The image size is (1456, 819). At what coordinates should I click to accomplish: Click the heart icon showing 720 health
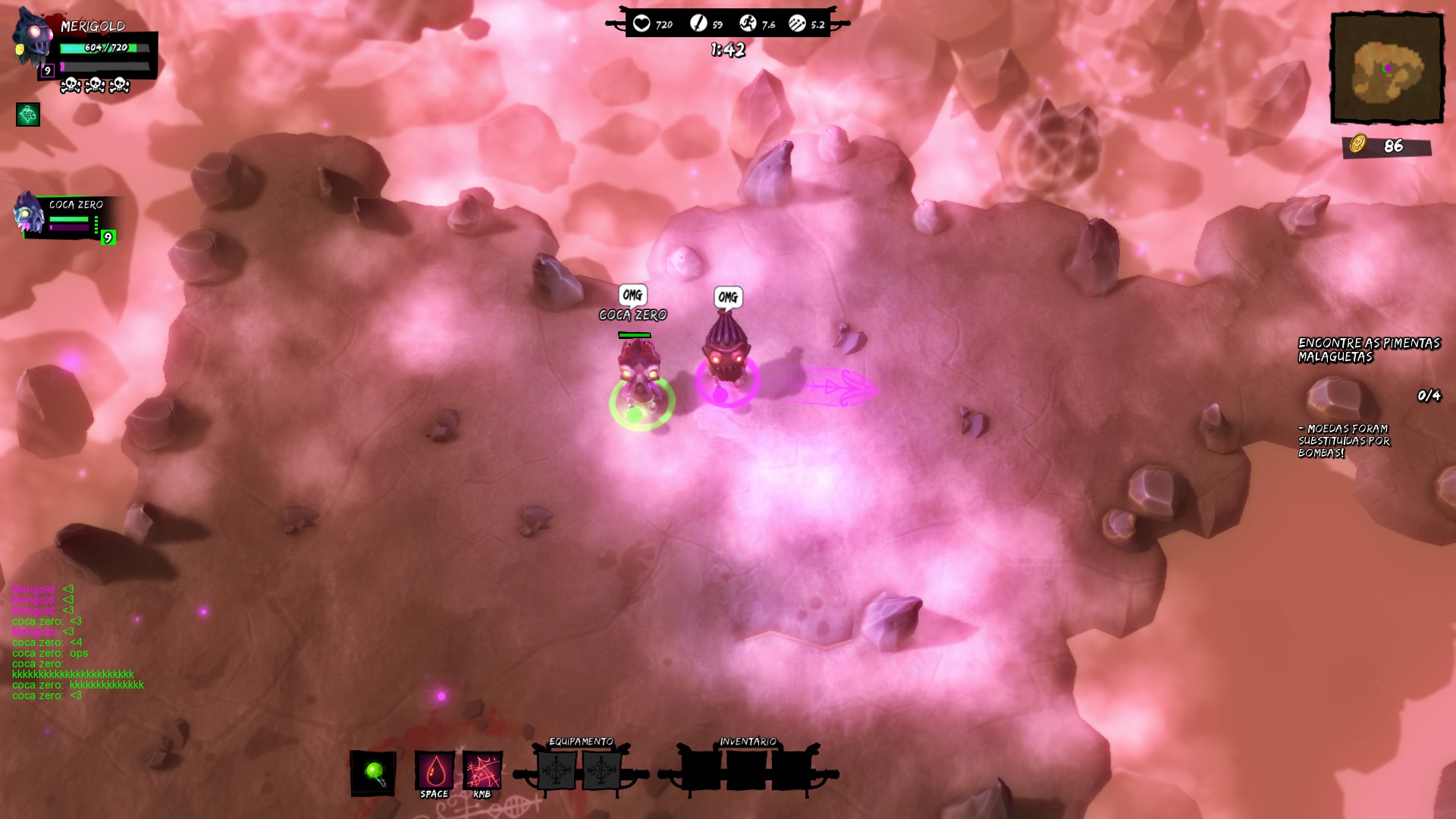coord(642,24)
